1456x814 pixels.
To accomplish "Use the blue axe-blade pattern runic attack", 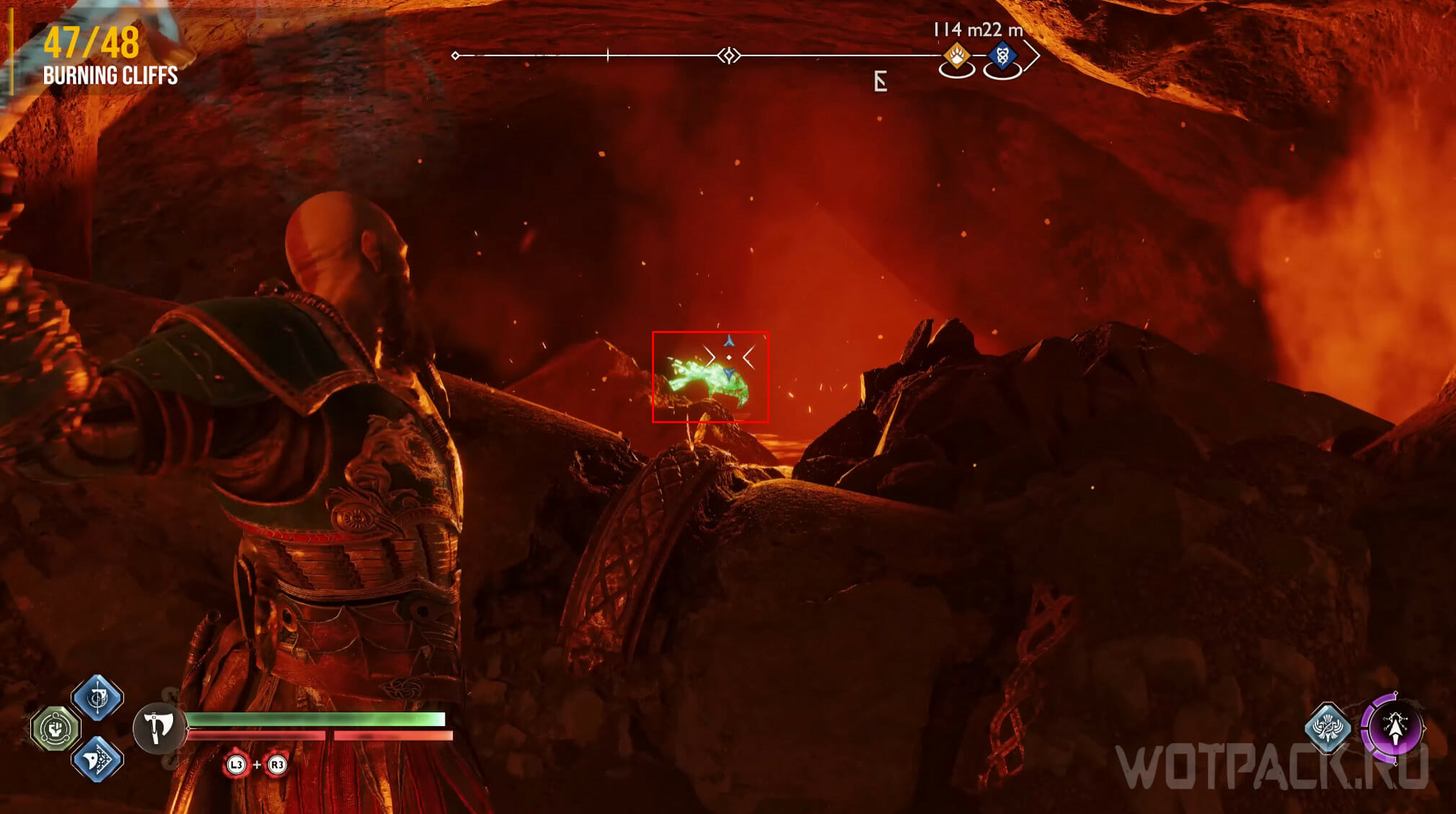I will click(x=97, y=758).
